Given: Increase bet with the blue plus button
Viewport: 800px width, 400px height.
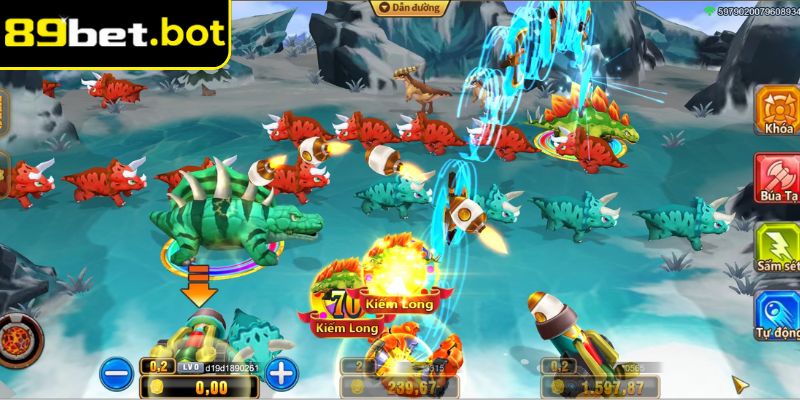Looking at the screenshot, I should pos(282,374).
